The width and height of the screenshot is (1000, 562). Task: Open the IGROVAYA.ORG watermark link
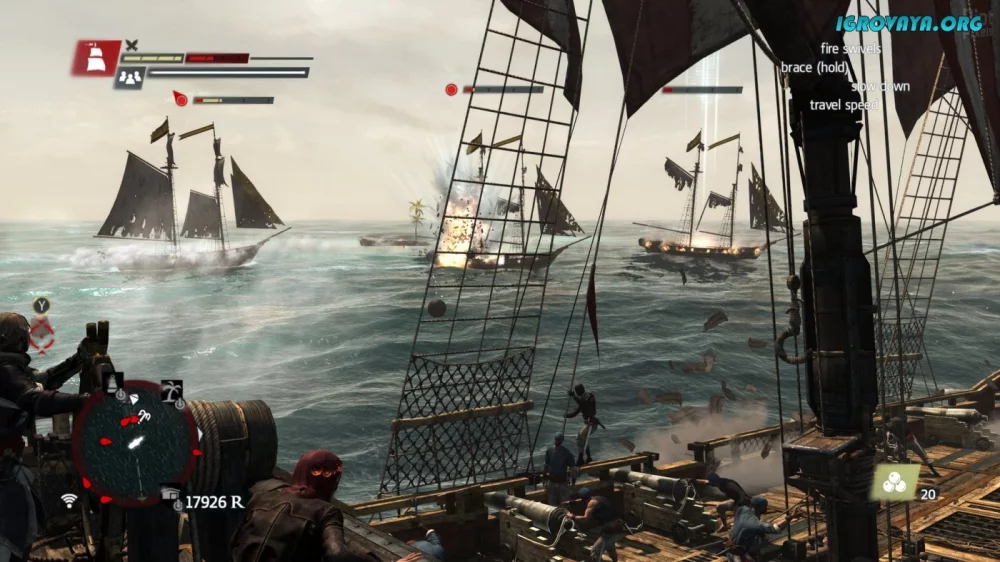[909, 23]
